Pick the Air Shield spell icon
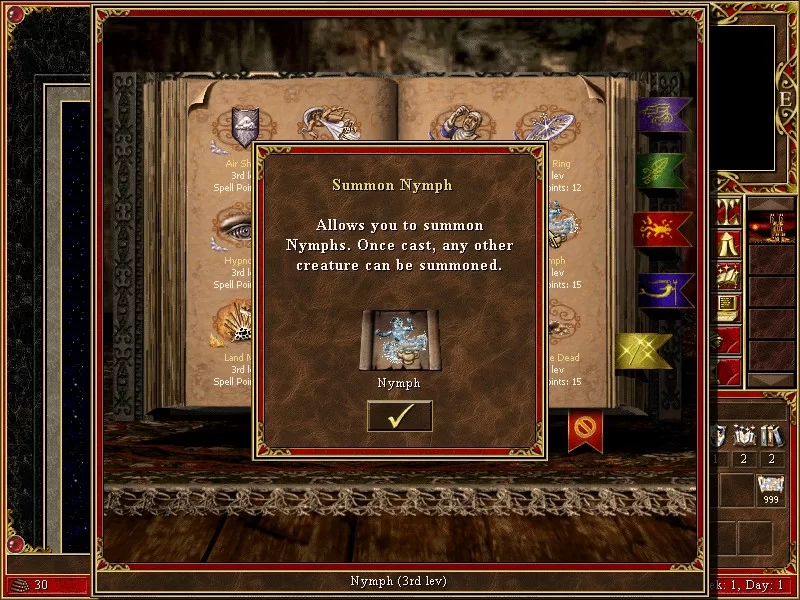Screen dimensions: 800x600 [245, 126]
